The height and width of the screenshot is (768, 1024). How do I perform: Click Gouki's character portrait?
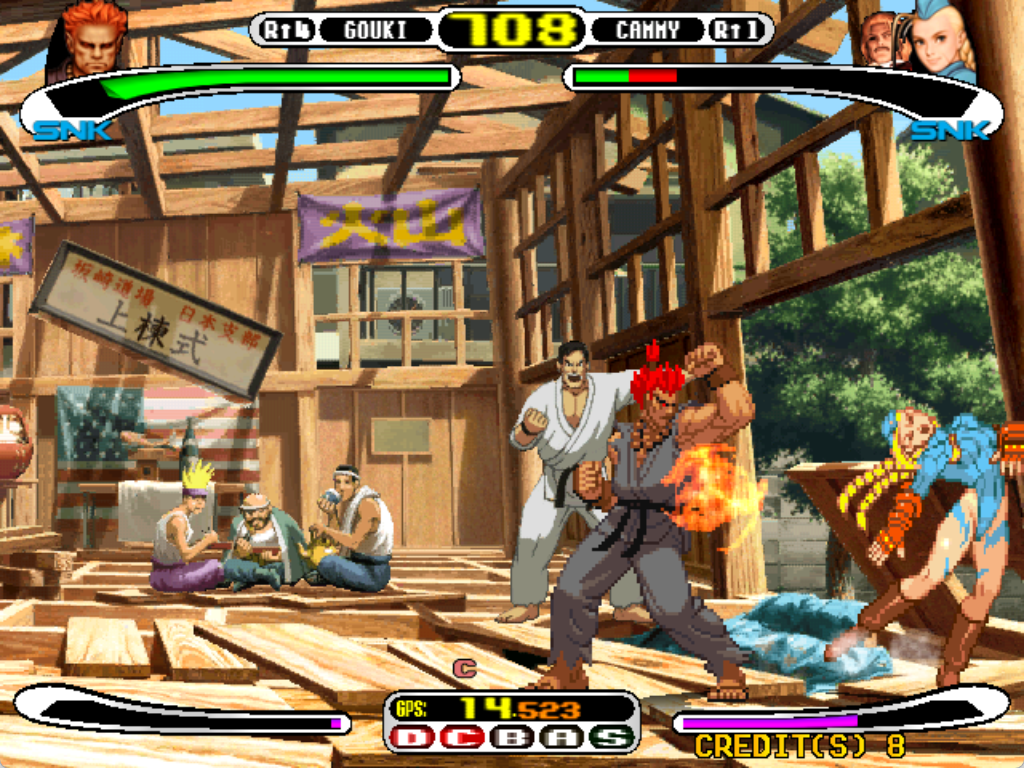[x=95, y=40]
